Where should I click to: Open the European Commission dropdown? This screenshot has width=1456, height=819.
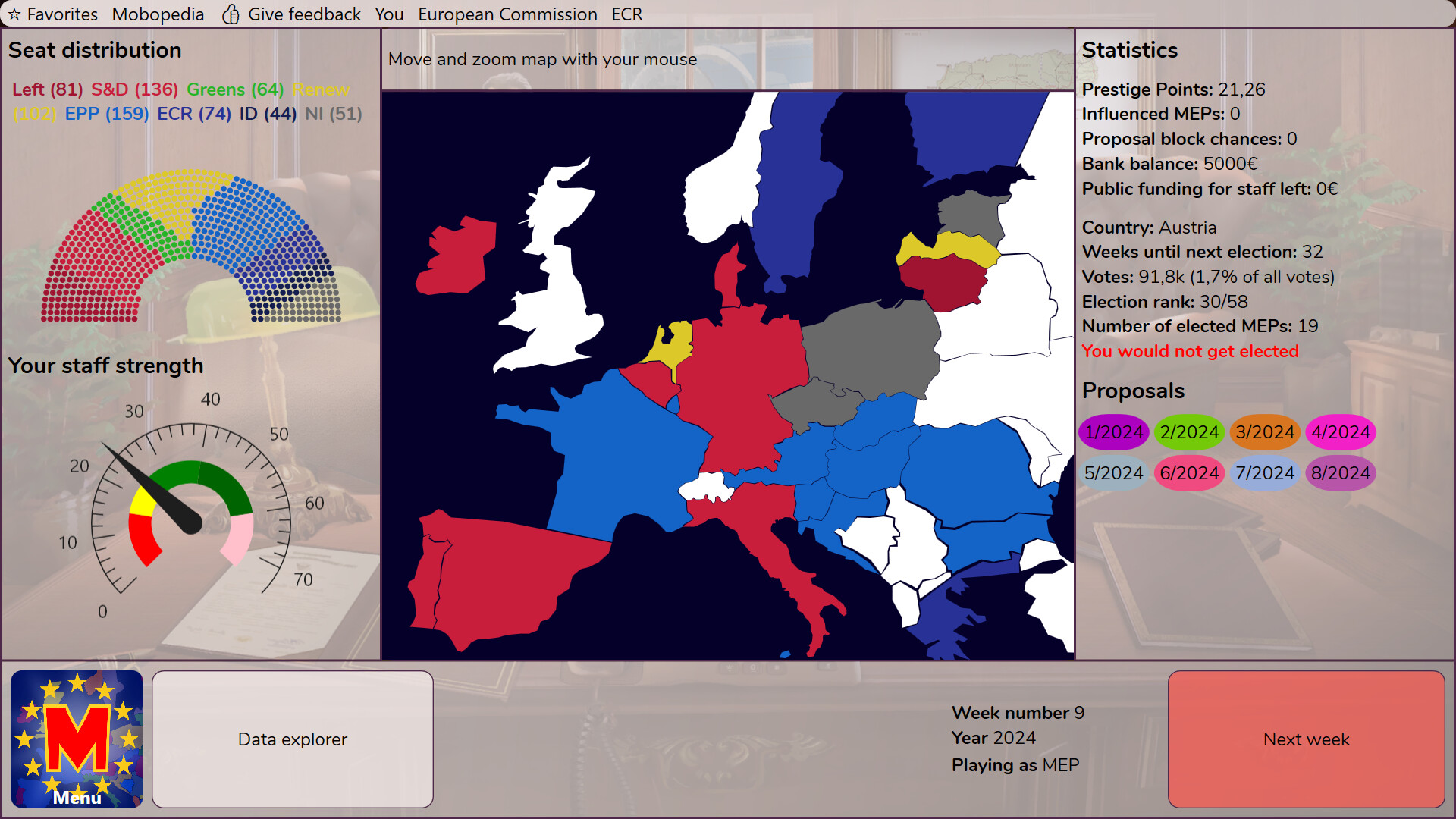click(508, 14)
